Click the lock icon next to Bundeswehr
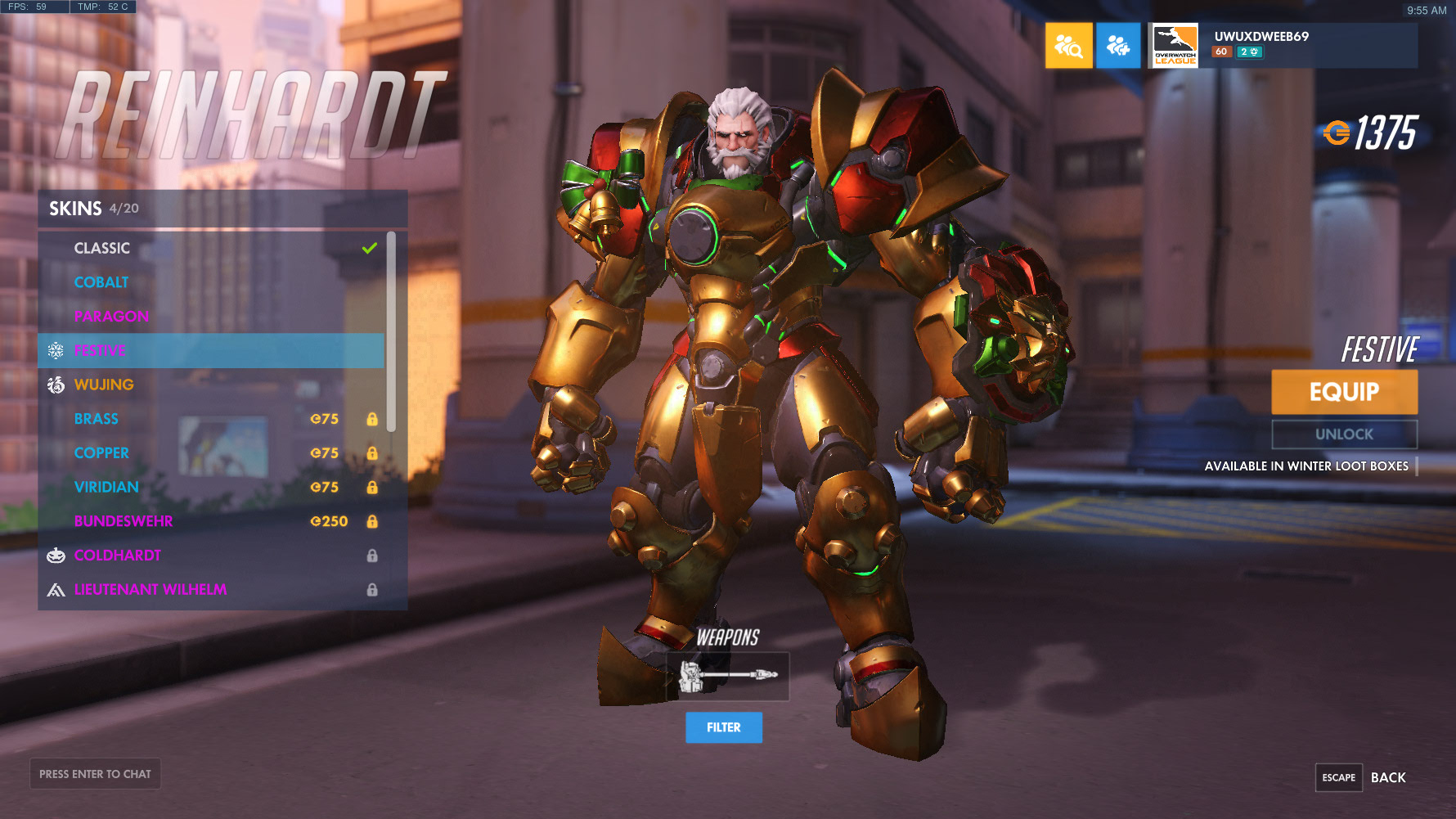 tap(374, 520)
